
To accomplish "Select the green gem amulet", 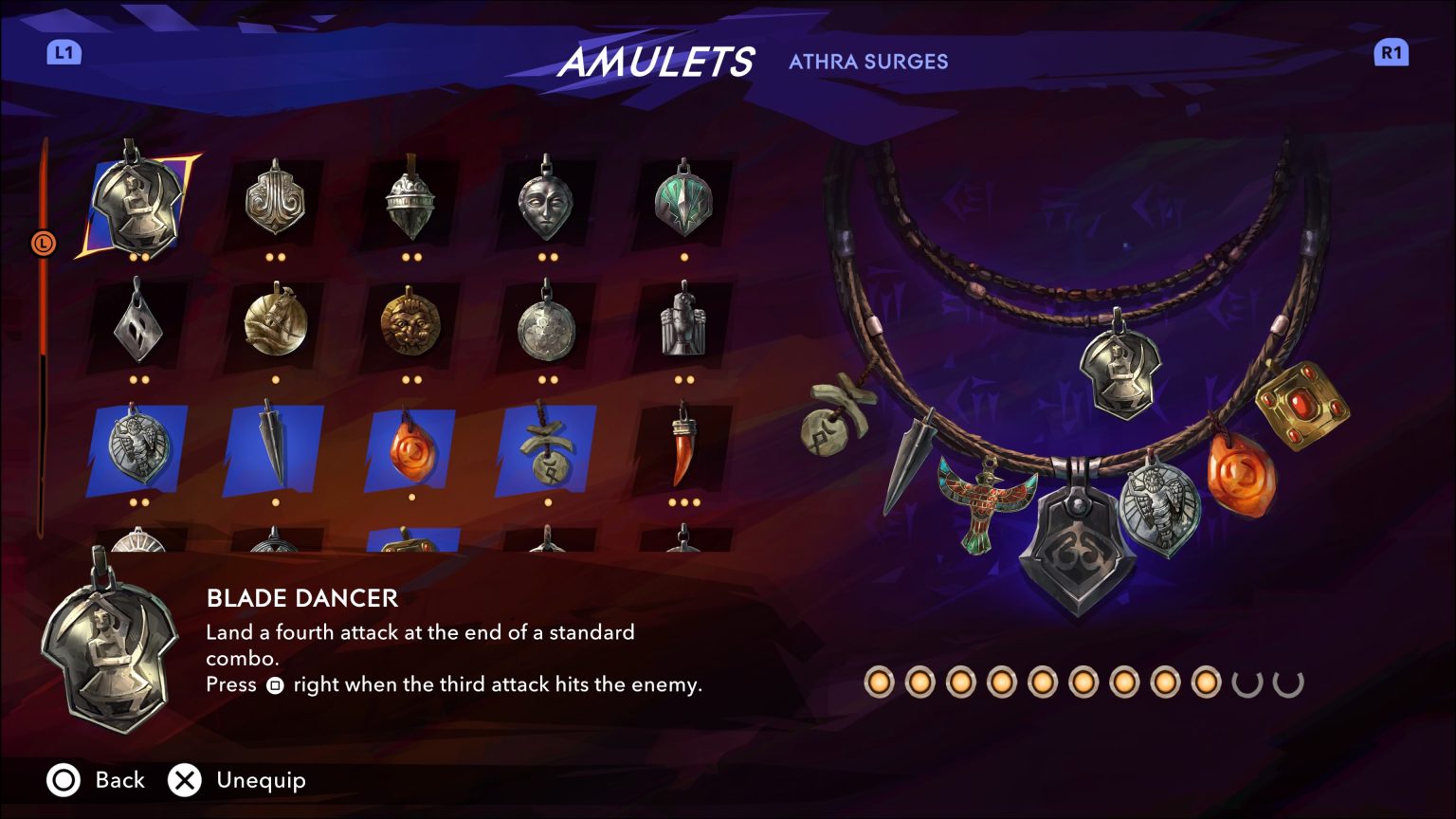I will pyautogui.click(x=683, y=202).
